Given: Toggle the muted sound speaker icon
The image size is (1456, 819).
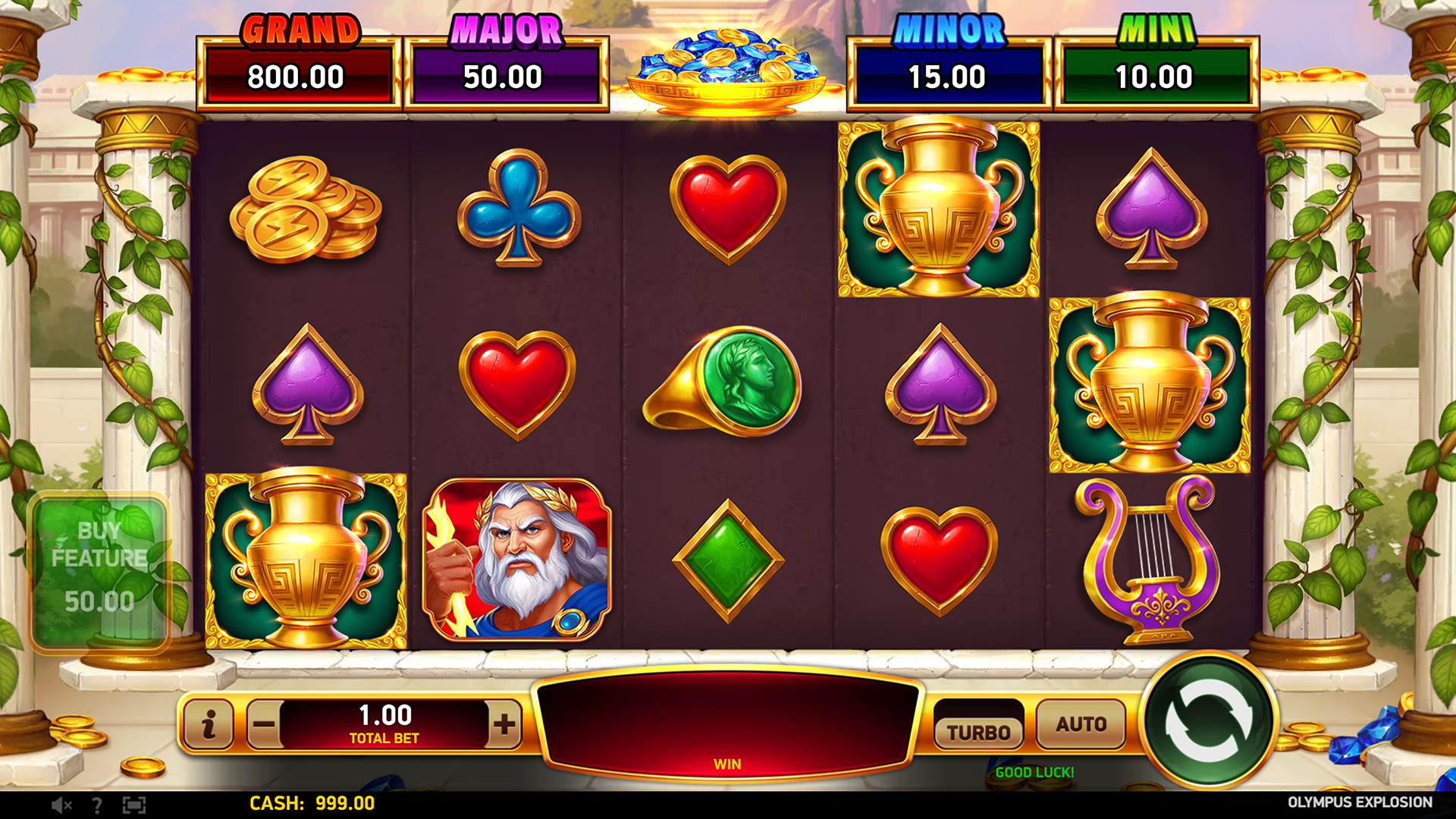Looking at the screenshot, I should coord(61,805).
